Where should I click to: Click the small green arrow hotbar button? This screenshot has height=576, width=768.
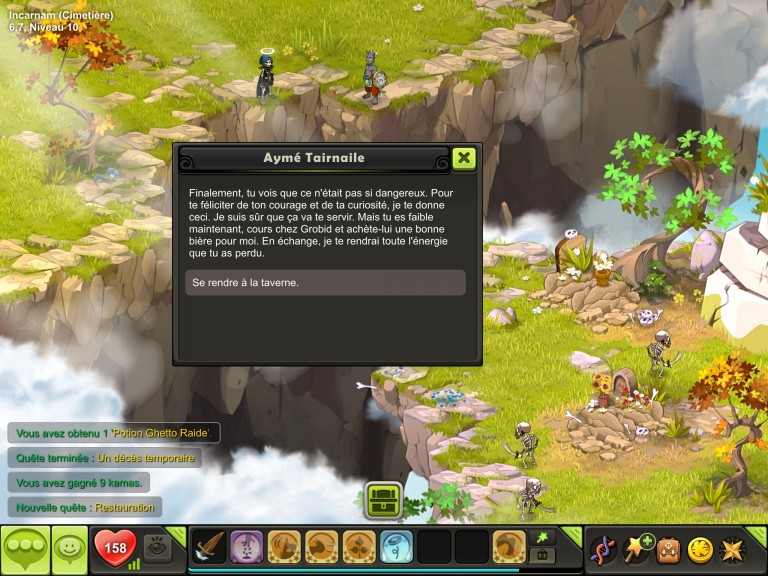click(545, 538)
